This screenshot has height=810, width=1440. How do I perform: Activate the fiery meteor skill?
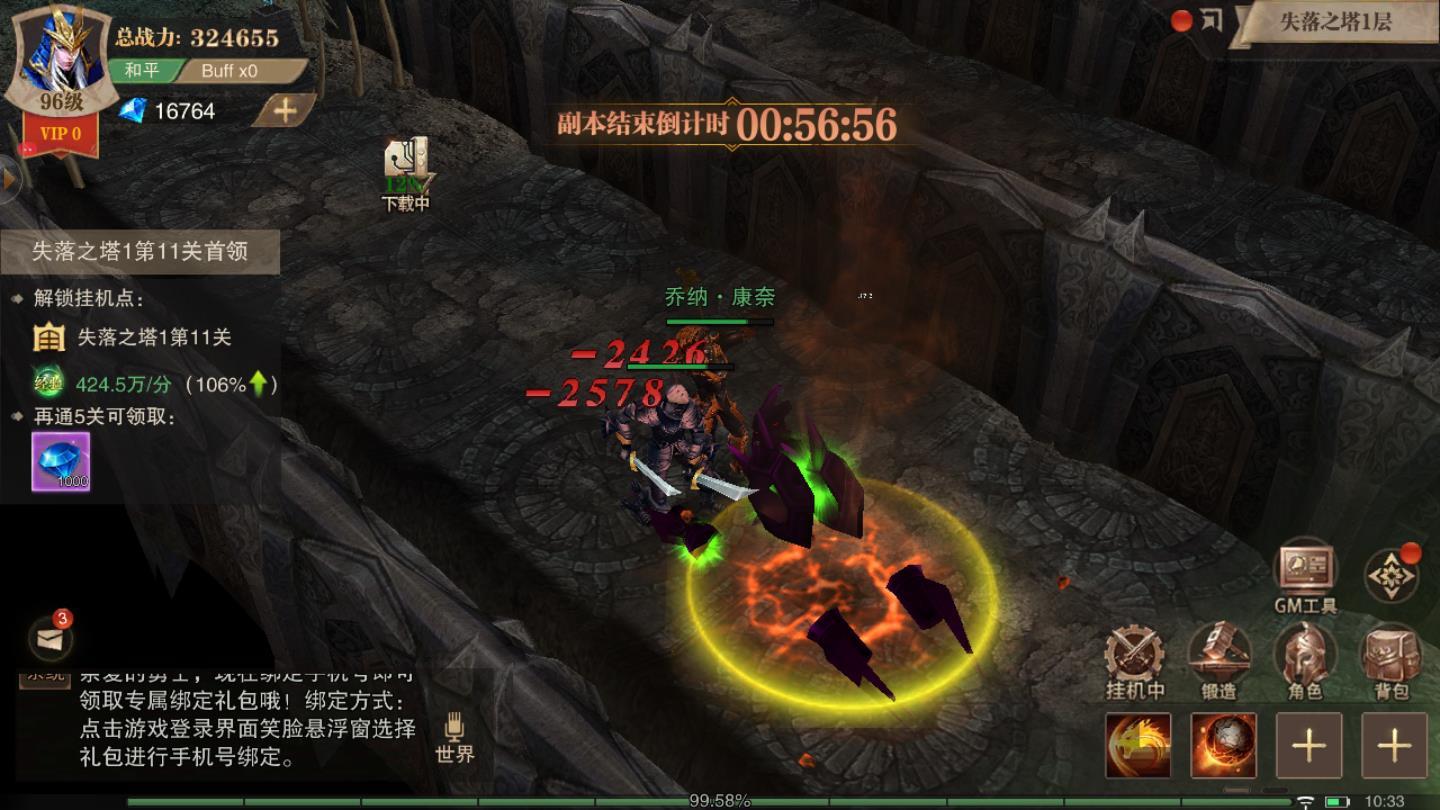(1223, 745)
